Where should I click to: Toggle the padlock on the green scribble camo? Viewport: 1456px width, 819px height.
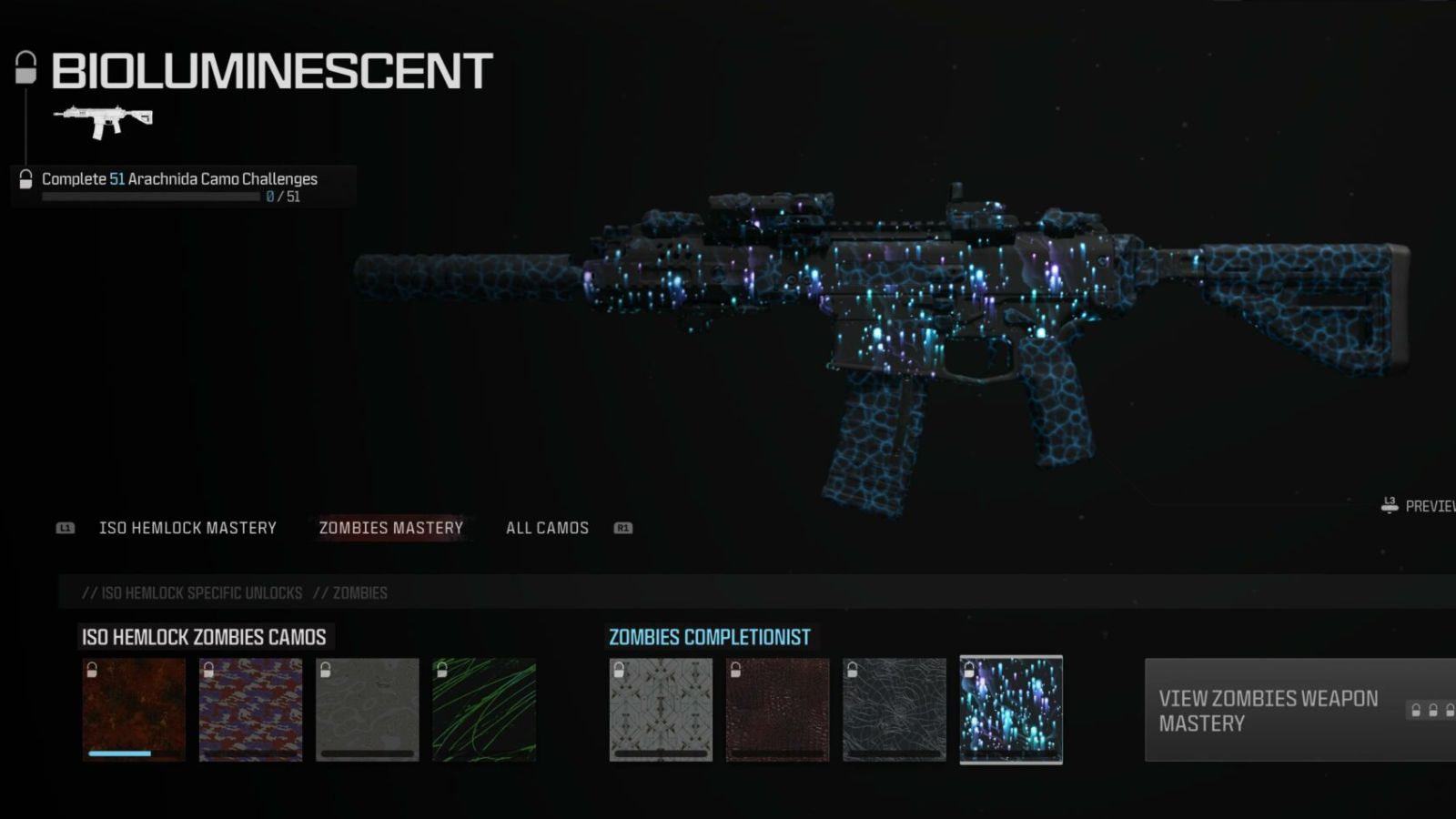(440, 672)
